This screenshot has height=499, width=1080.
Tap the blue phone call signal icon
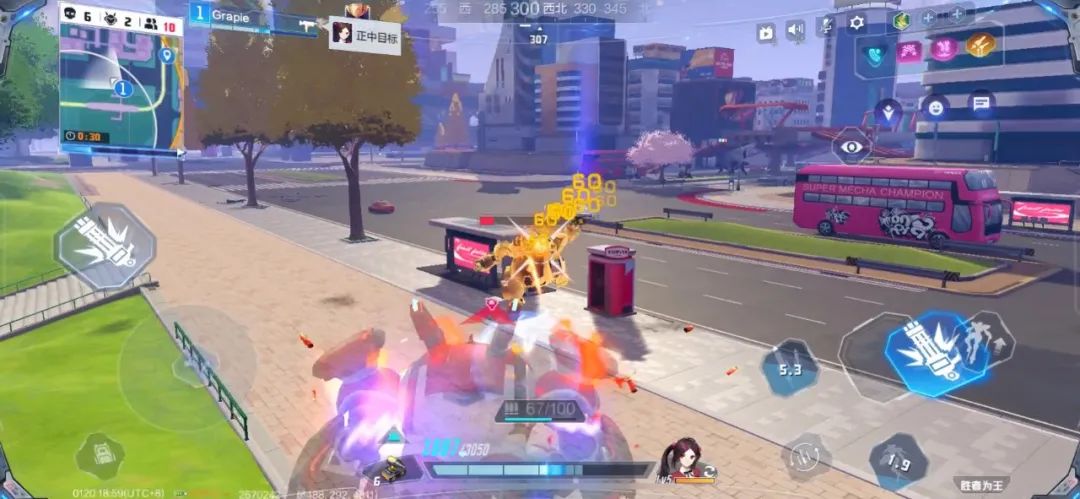point(876,53)
